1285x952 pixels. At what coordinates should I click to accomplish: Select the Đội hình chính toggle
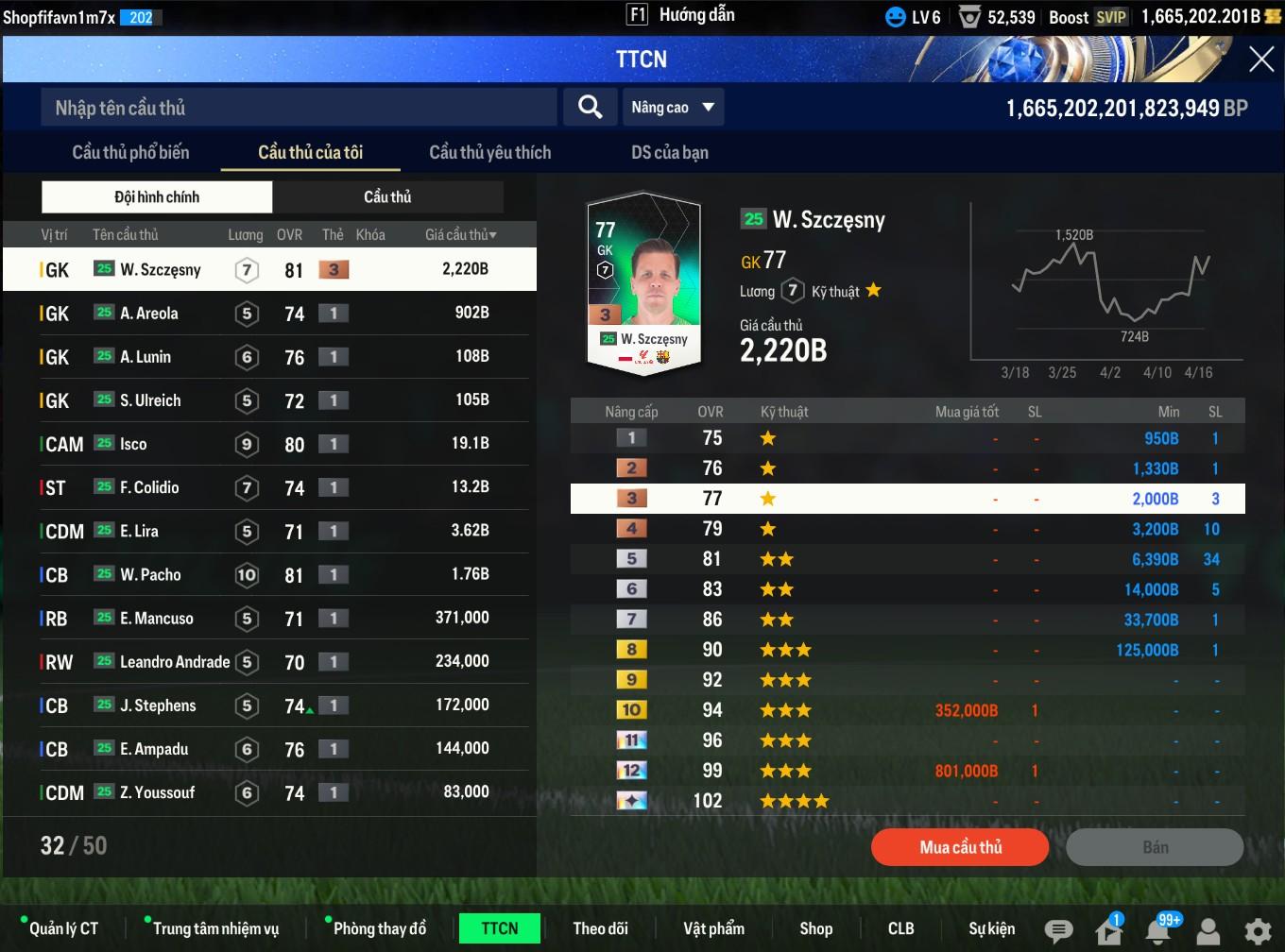[x=157, y=196]
